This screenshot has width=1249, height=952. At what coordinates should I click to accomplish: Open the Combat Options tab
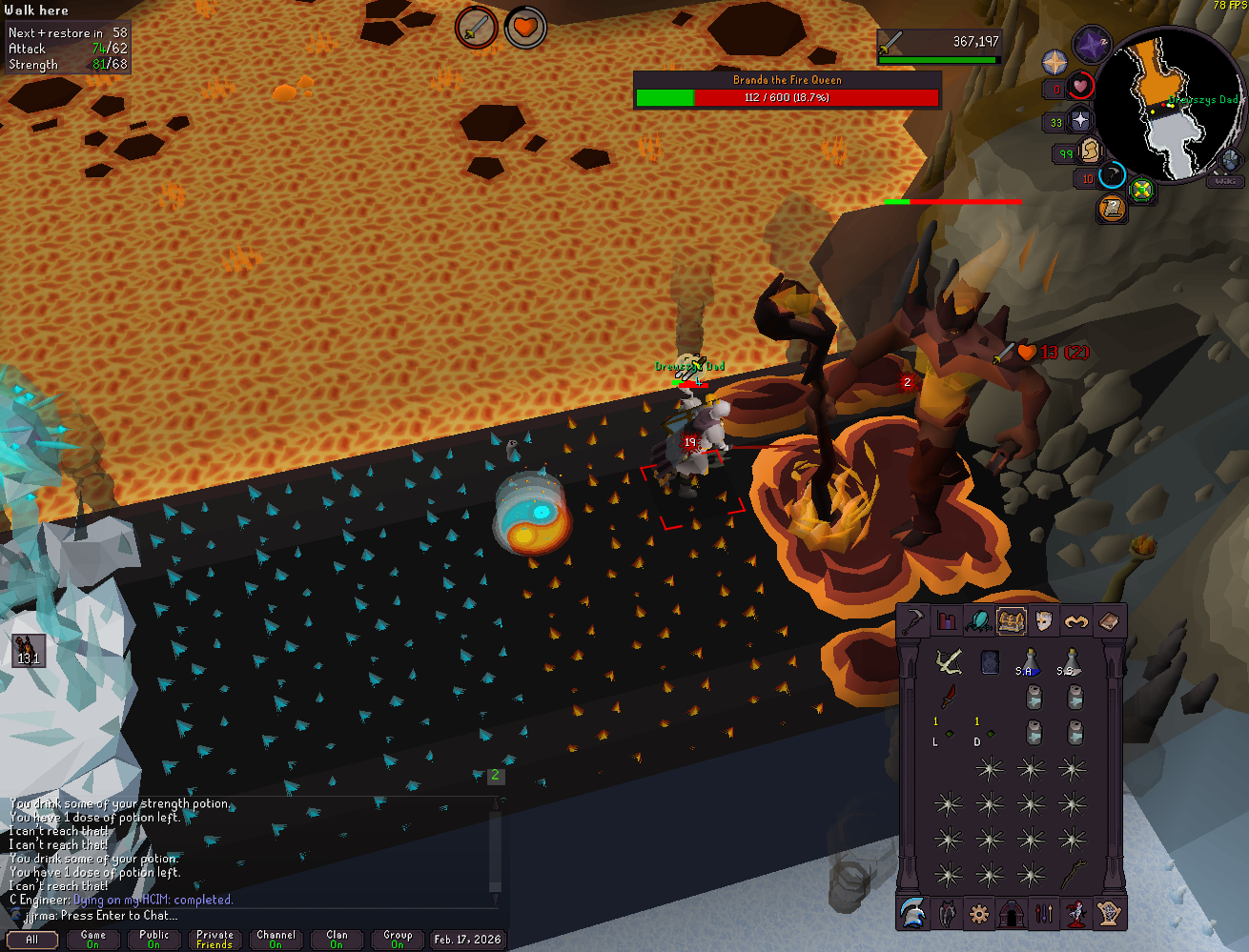[x=914, y=621]
